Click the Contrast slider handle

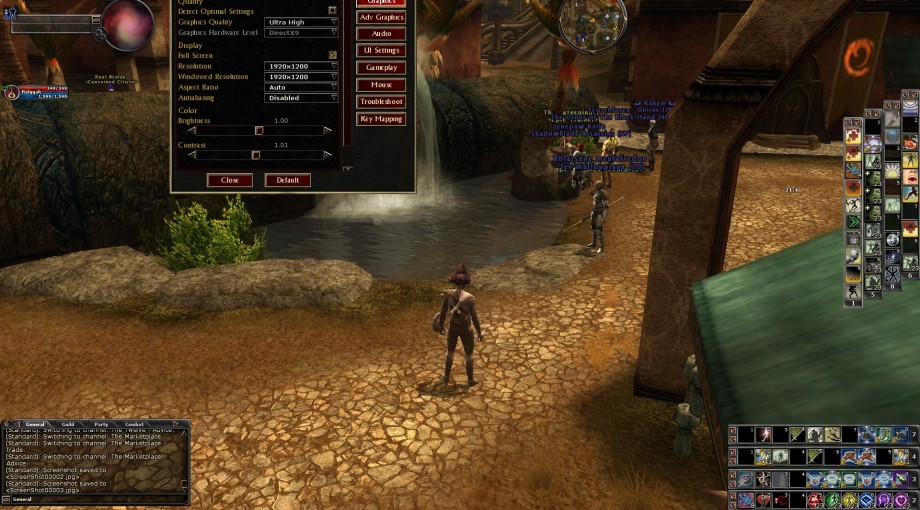coord(255,155)
